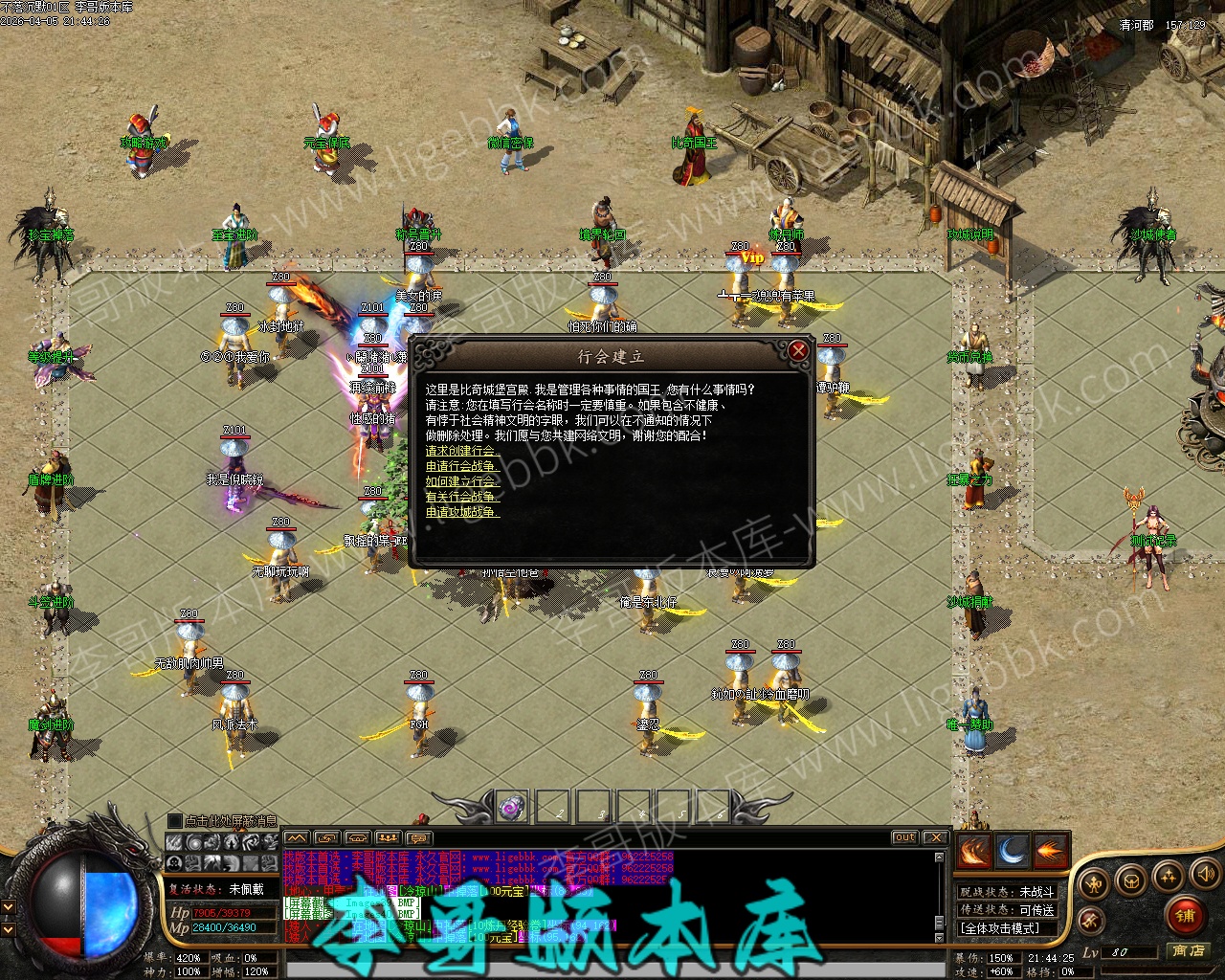Close the 行会建立 dialog window
The width and height of the screenshot is (1225, 980).
coord(798,351)
